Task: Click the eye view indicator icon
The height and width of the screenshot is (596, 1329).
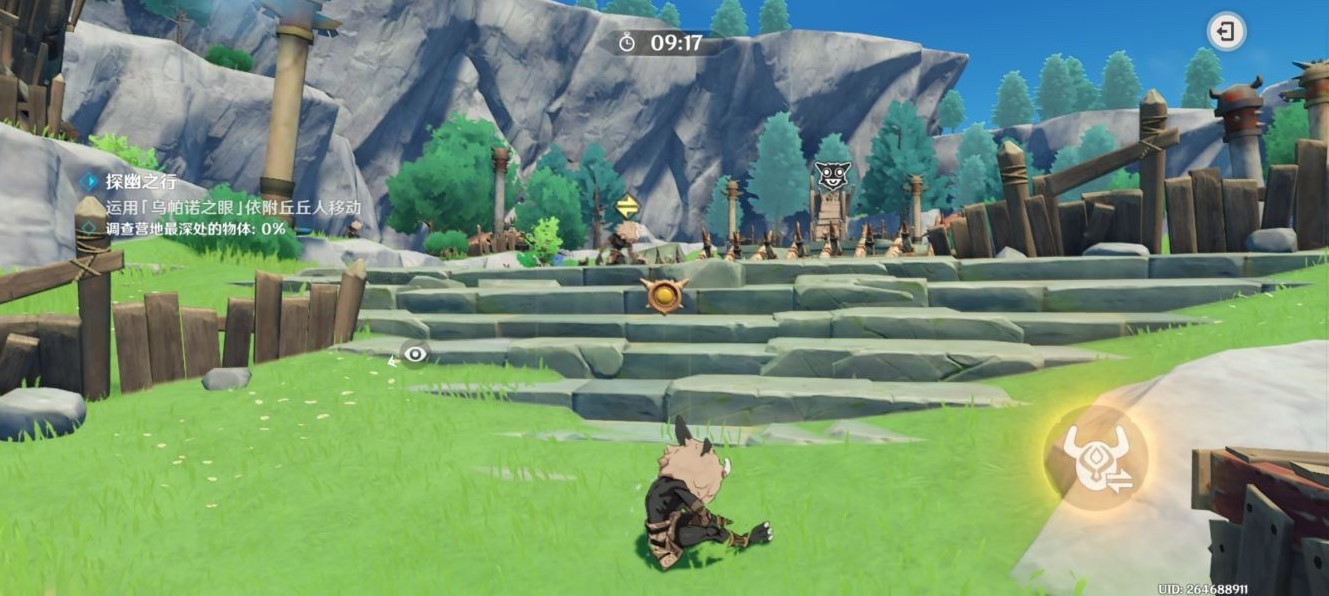Action: click(415, 354)
